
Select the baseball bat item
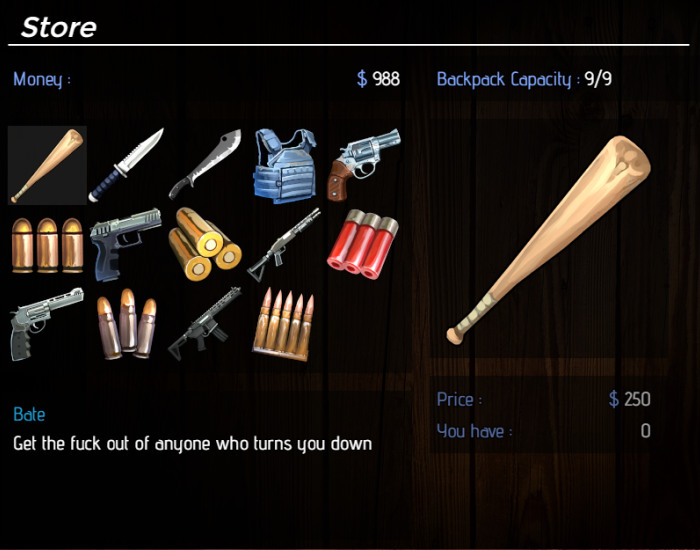pyautogui.click(x=47, y=165)
